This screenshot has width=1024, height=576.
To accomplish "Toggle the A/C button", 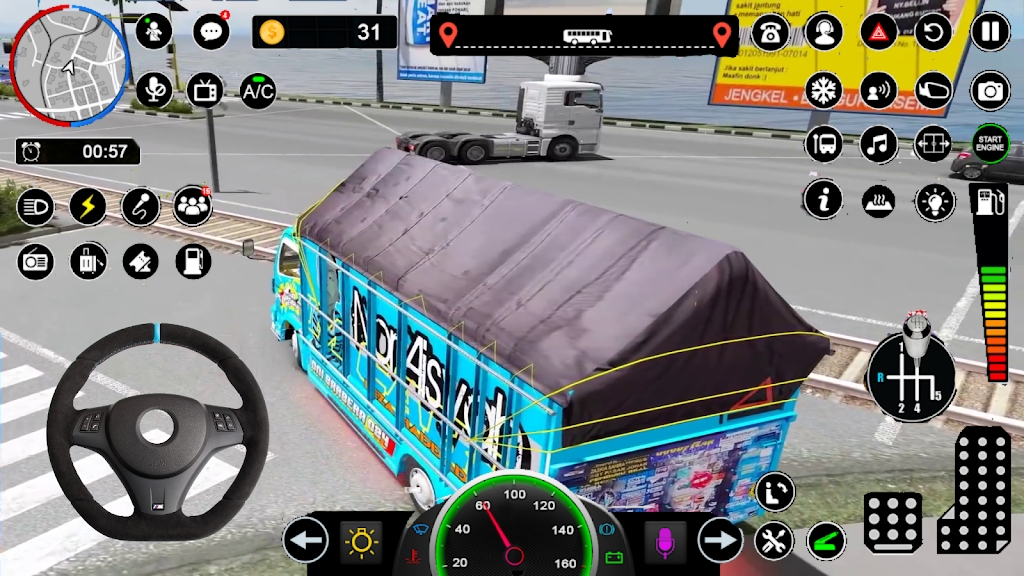I will (x=258, y=91).
